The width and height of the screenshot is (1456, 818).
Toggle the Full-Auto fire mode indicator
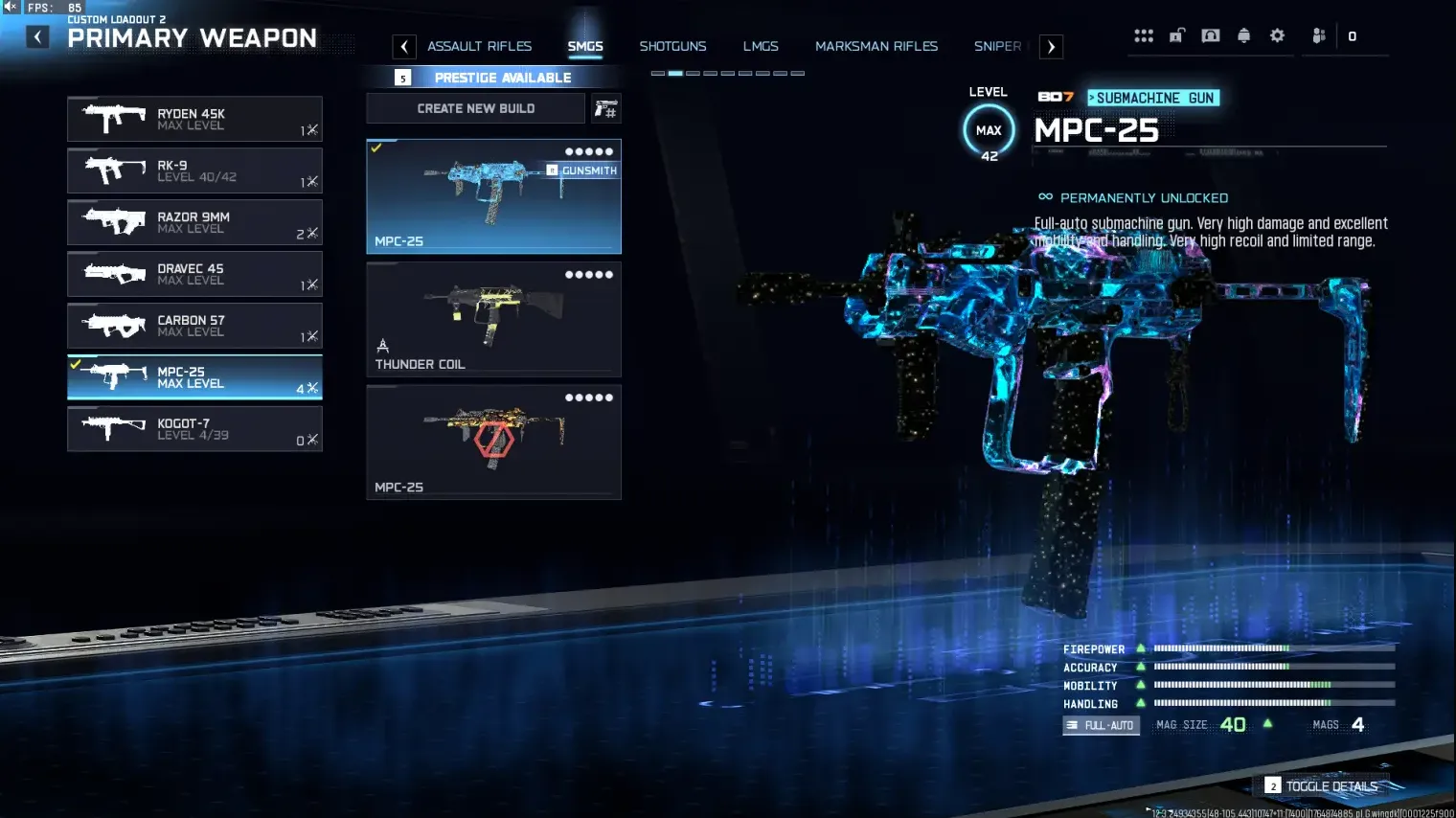tap(1100, 725)
